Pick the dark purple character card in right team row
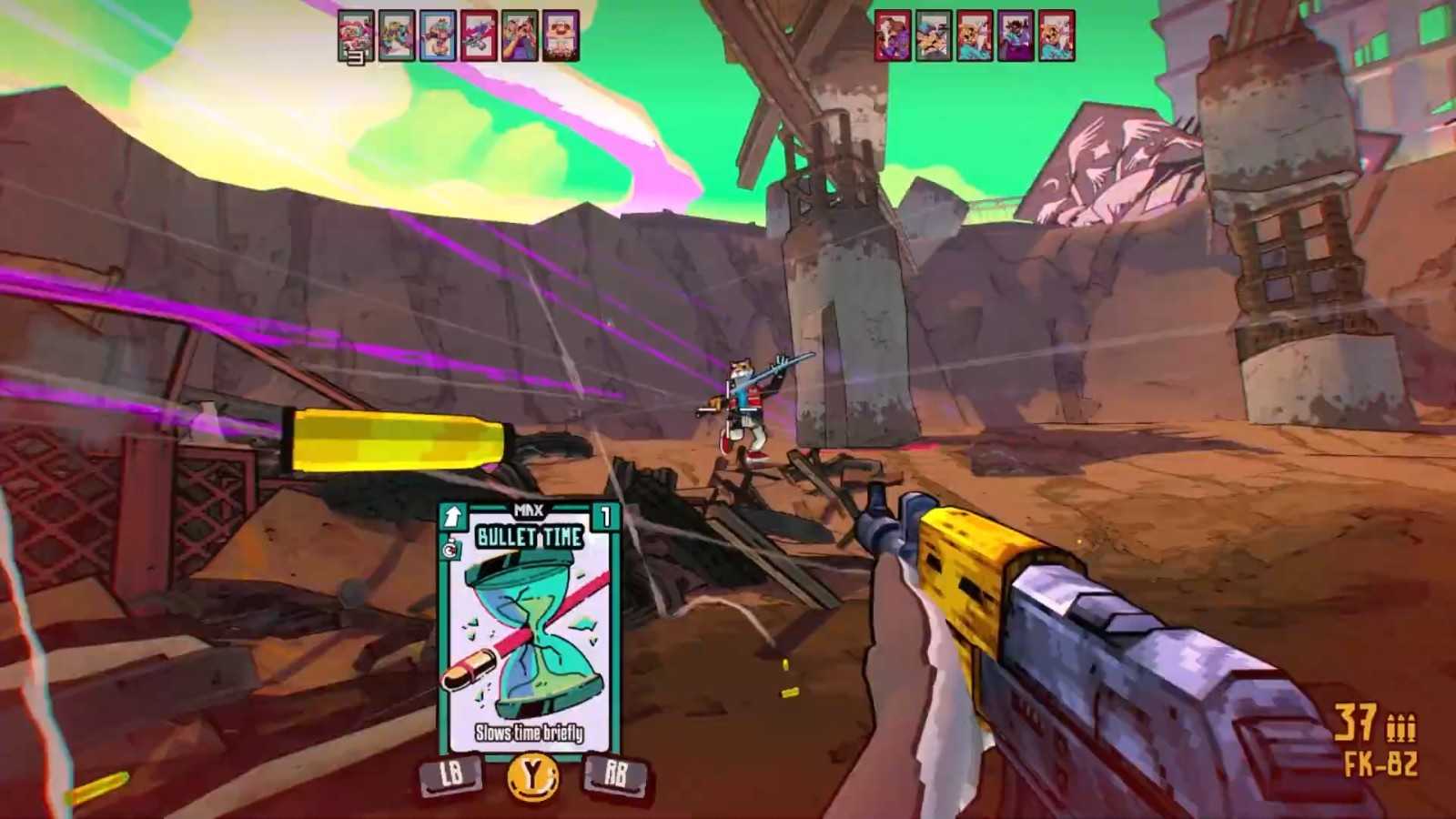 pyautogui.click(x=1016, y=36)
